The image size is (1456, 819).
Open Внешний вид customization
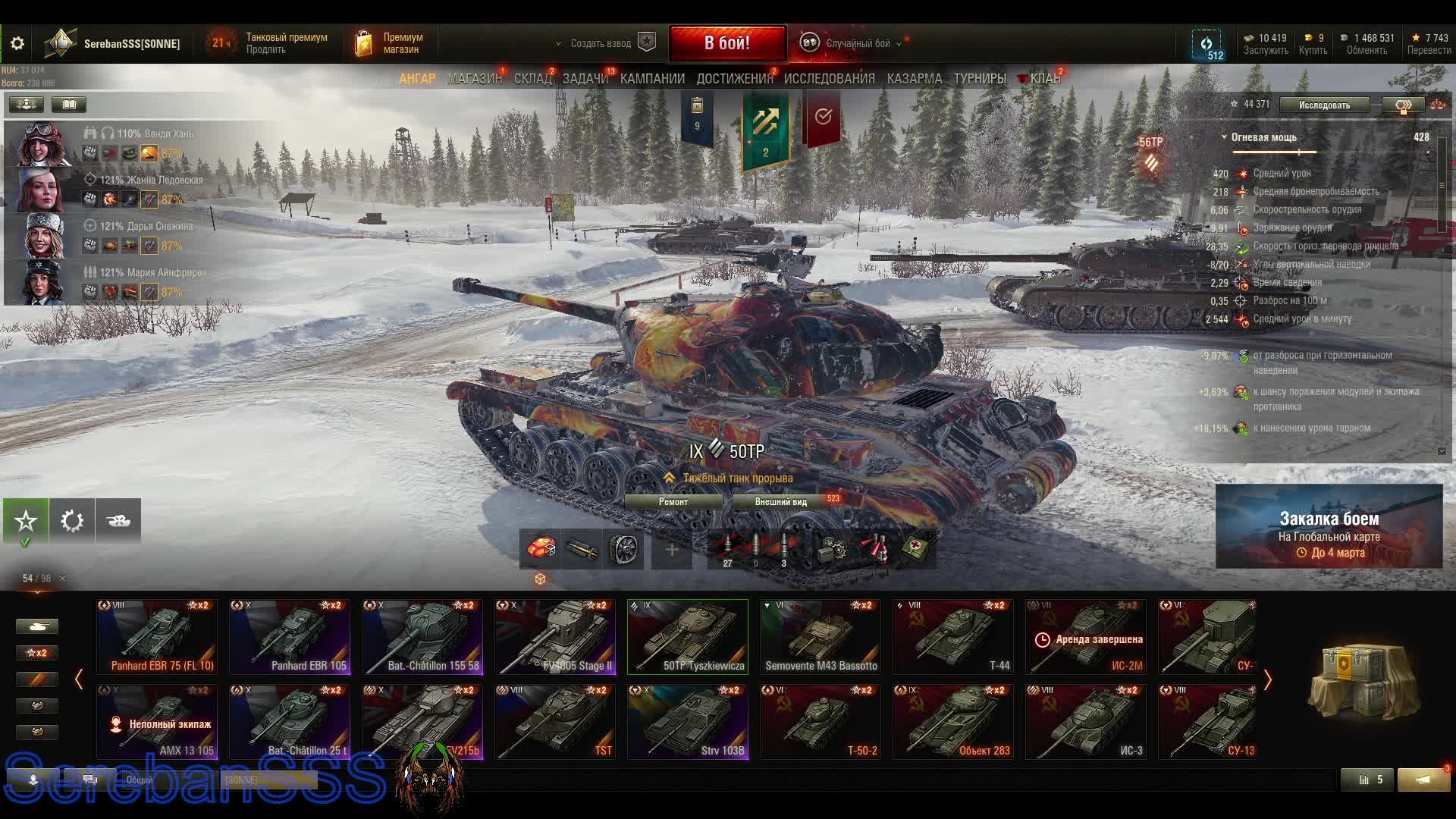[781, 502]
